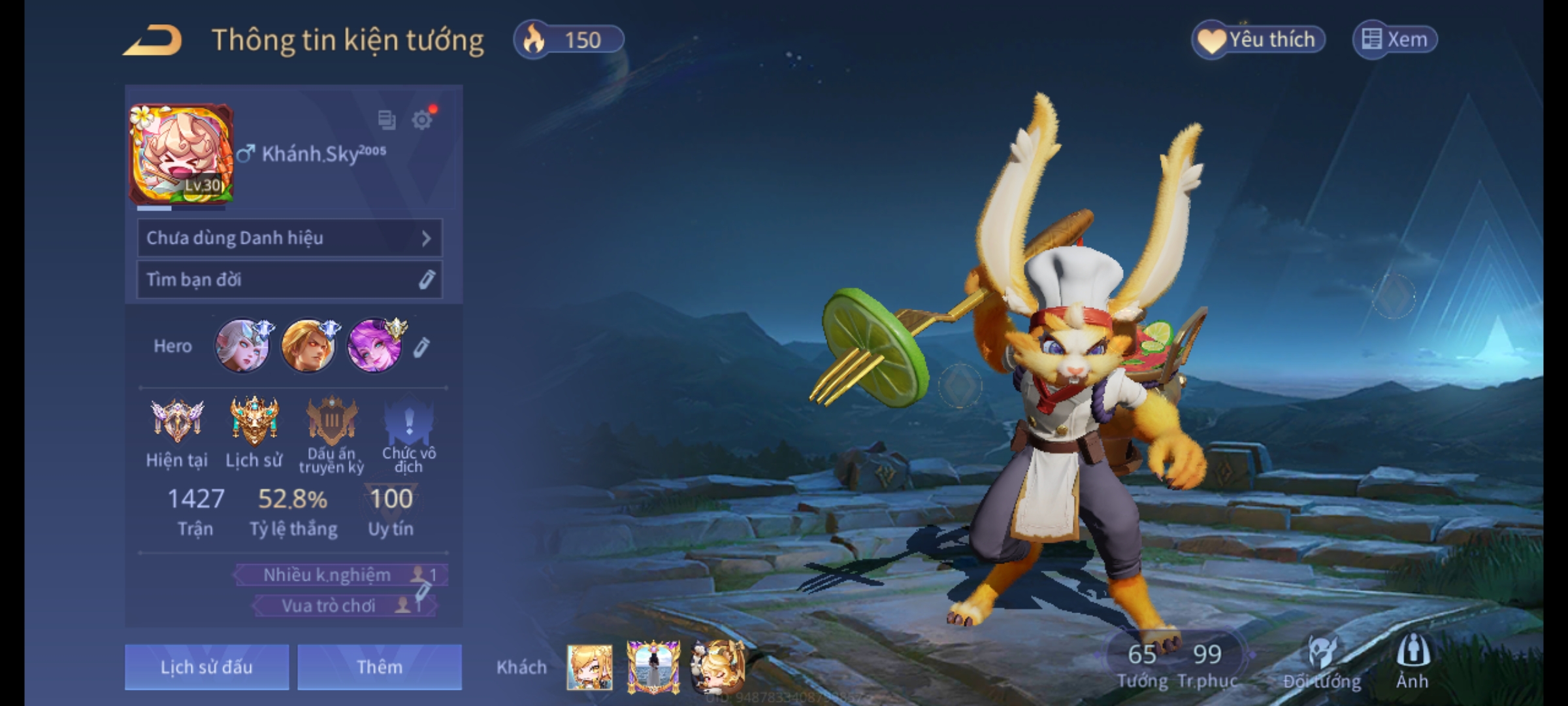The image size is (1568, 706).
Task: Tap the Yêu thích like button
Action: [1258, 40]
